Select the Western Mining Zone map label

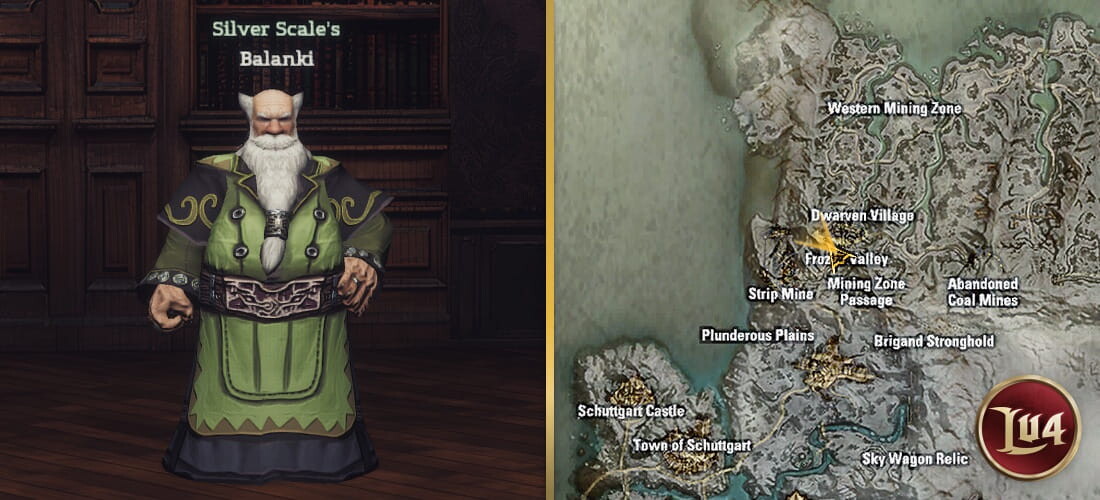(x=894, y=108)
